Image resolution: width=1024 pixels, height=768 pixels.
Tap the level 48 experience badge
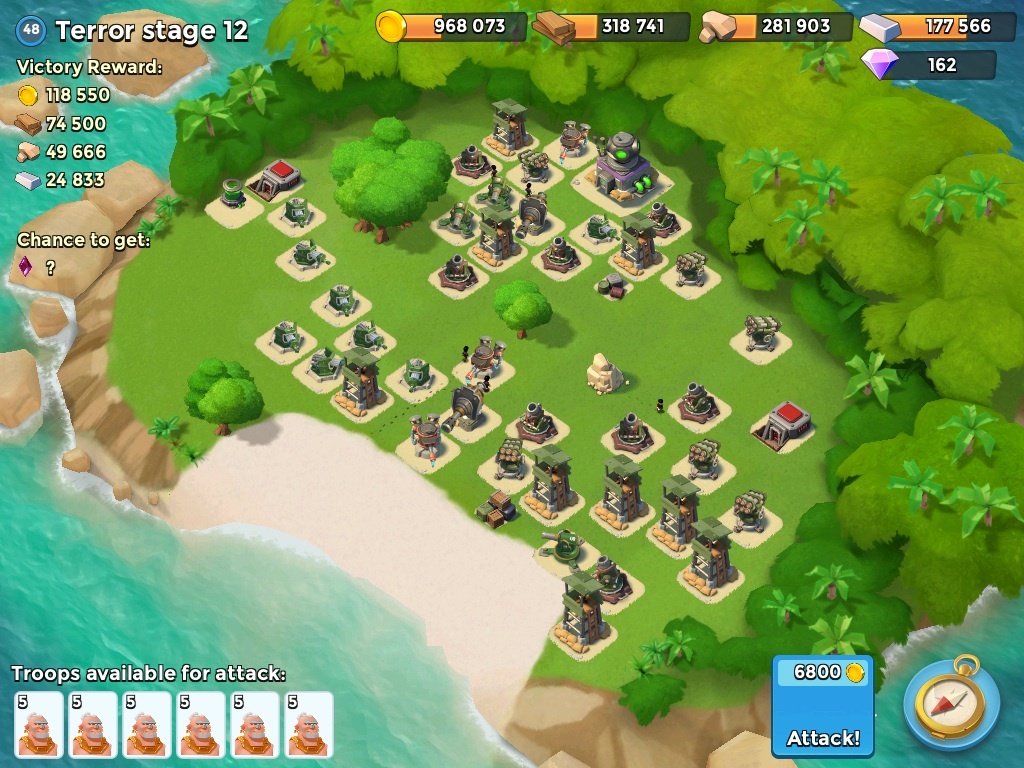(31, 30)
